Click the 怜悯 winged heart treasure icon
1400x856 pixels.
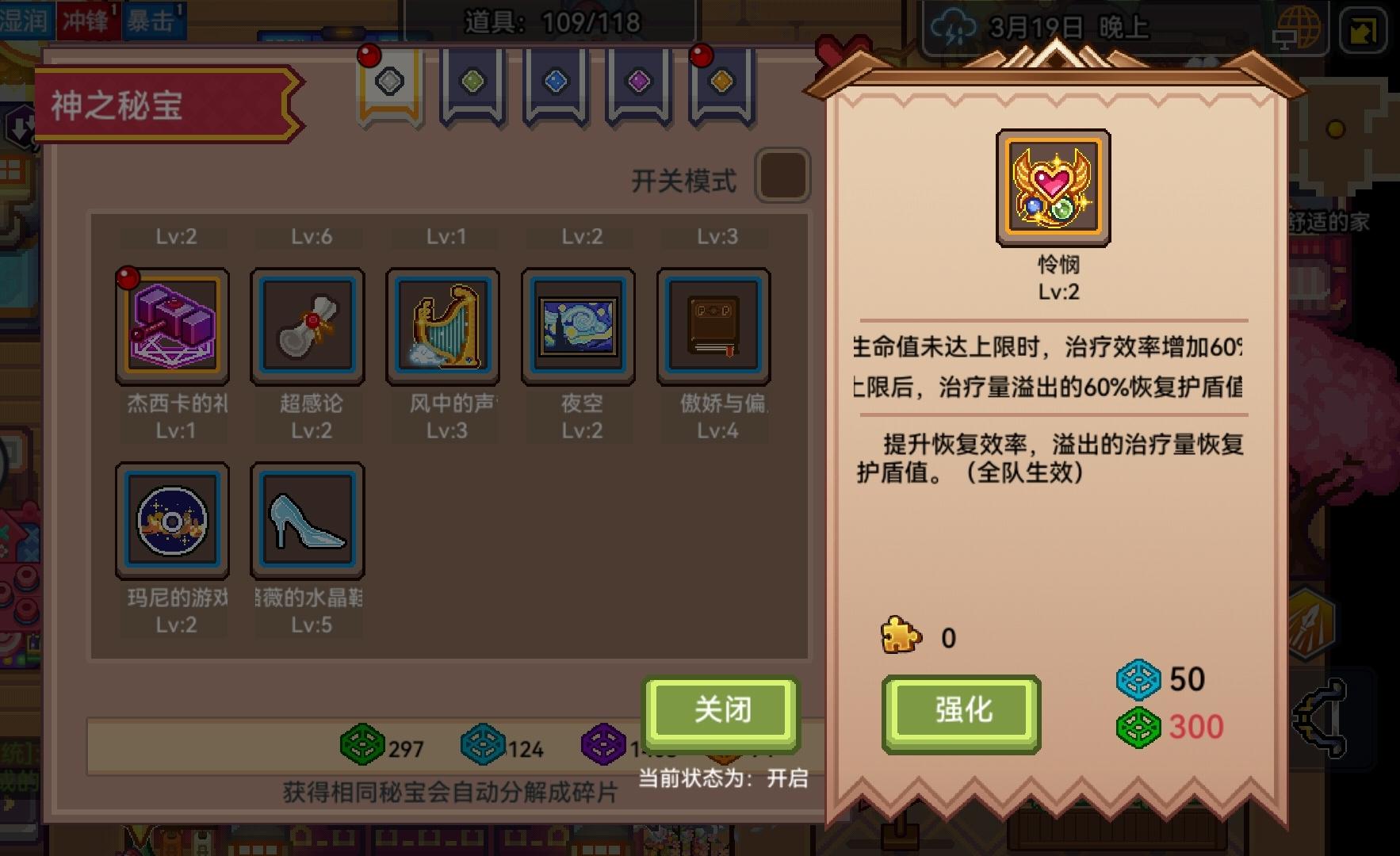coord(1052,188)
